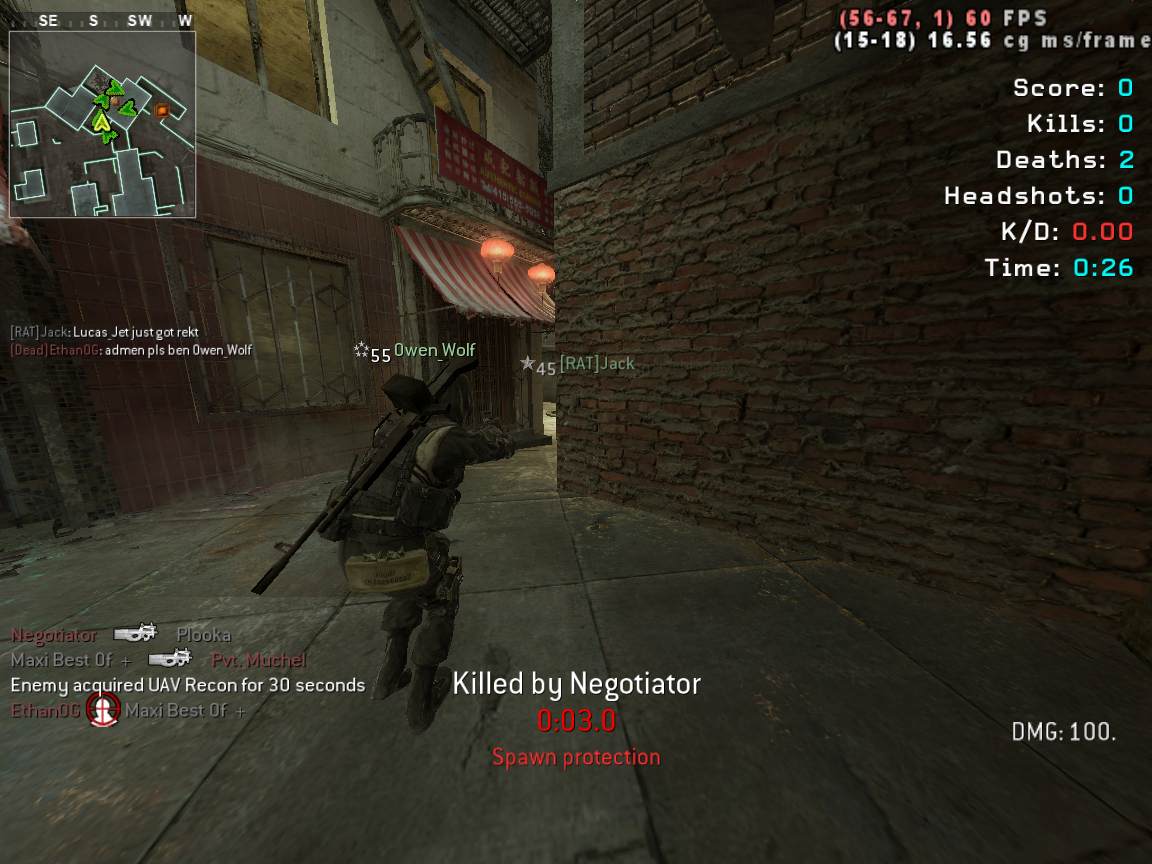Select the EthanOG headshot kill feed entry
Image resolution: width=1152 pixels, height=864 pixels.
coord(129,710)
